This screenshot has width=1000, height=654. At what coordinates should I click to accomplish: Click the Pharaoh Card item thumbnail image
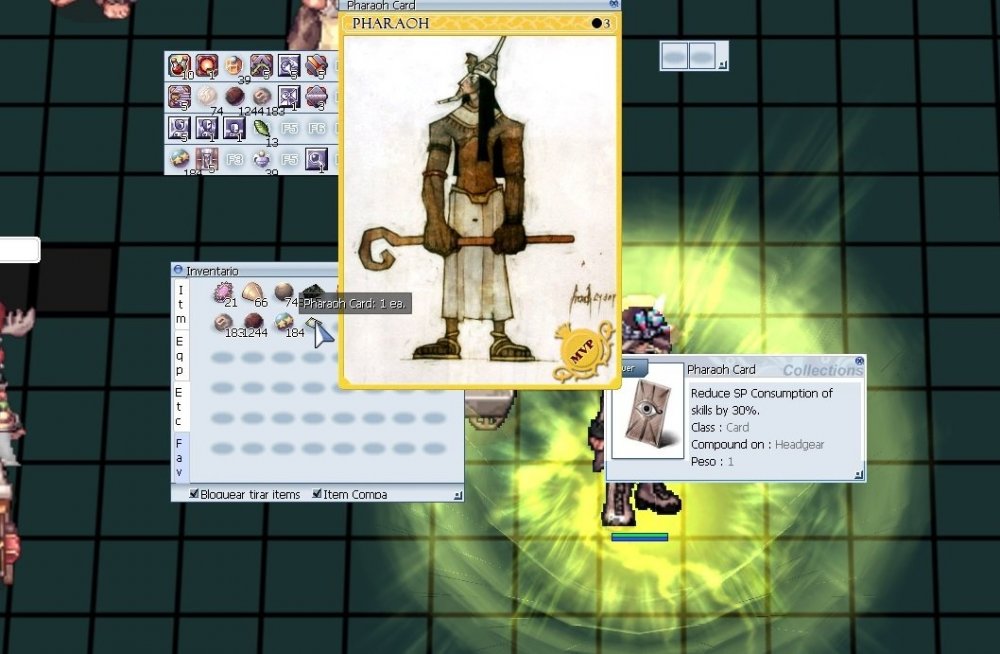[x=647, y=411]
